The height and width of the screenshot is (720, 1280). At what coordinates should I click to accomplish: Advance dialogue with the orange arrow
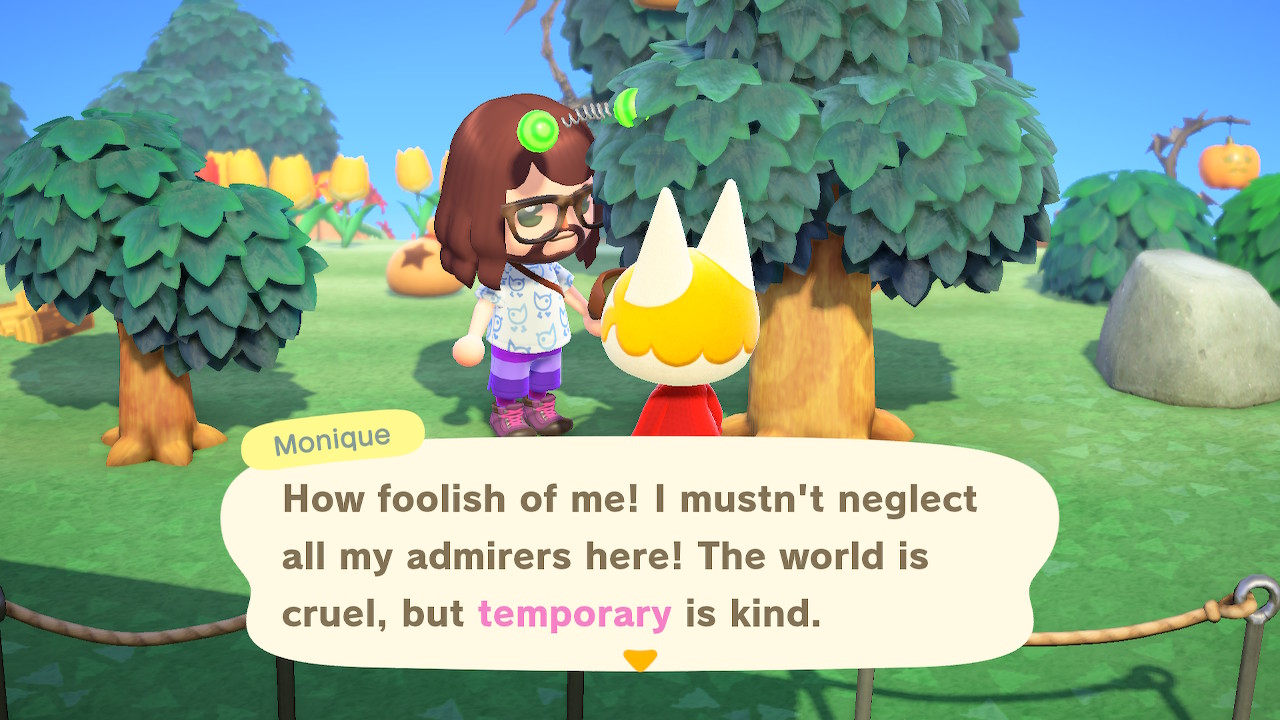point(640,660)
